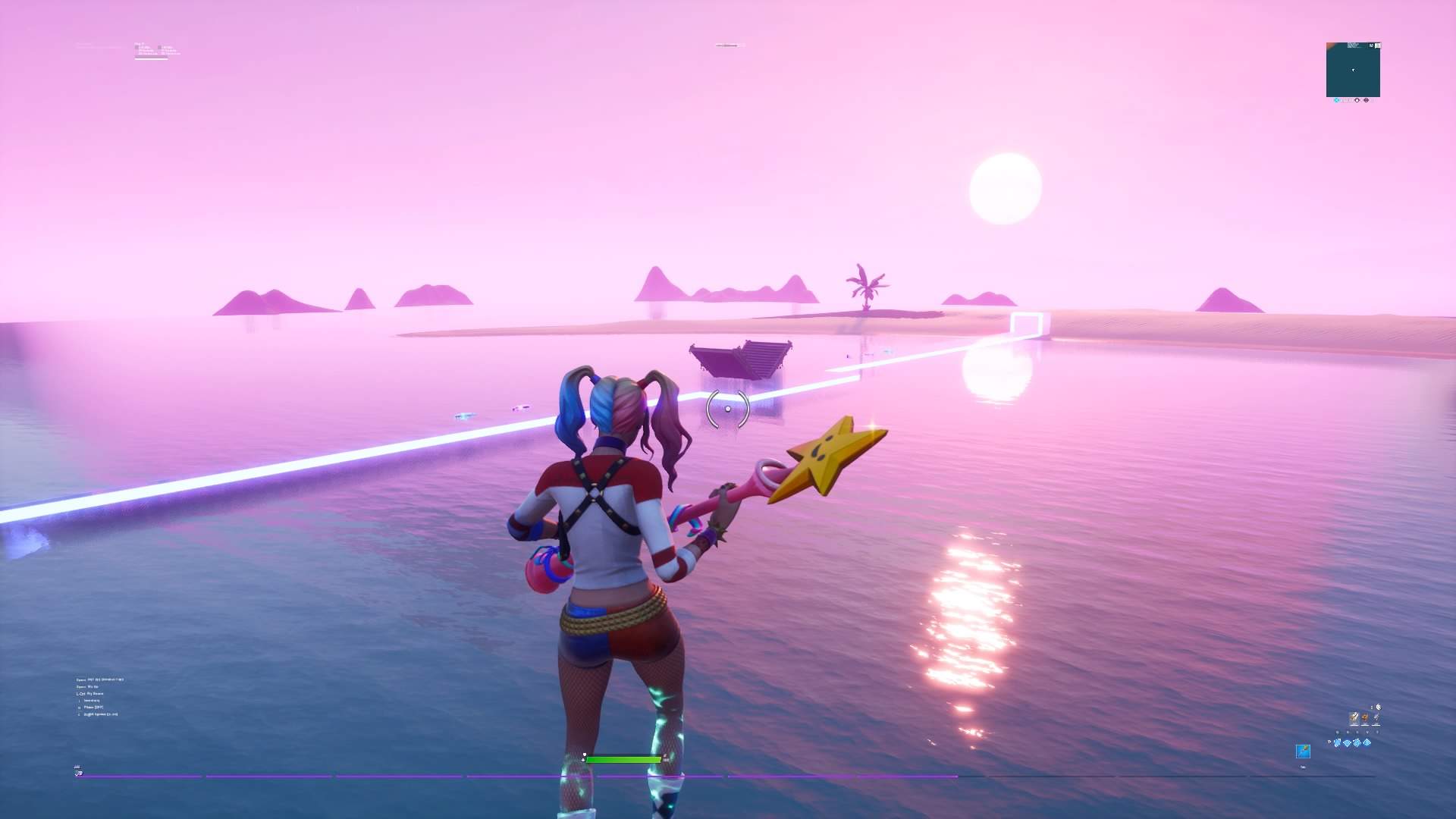
Task: Click the stone material diamond icon
Action: (x=1357, y=743)
